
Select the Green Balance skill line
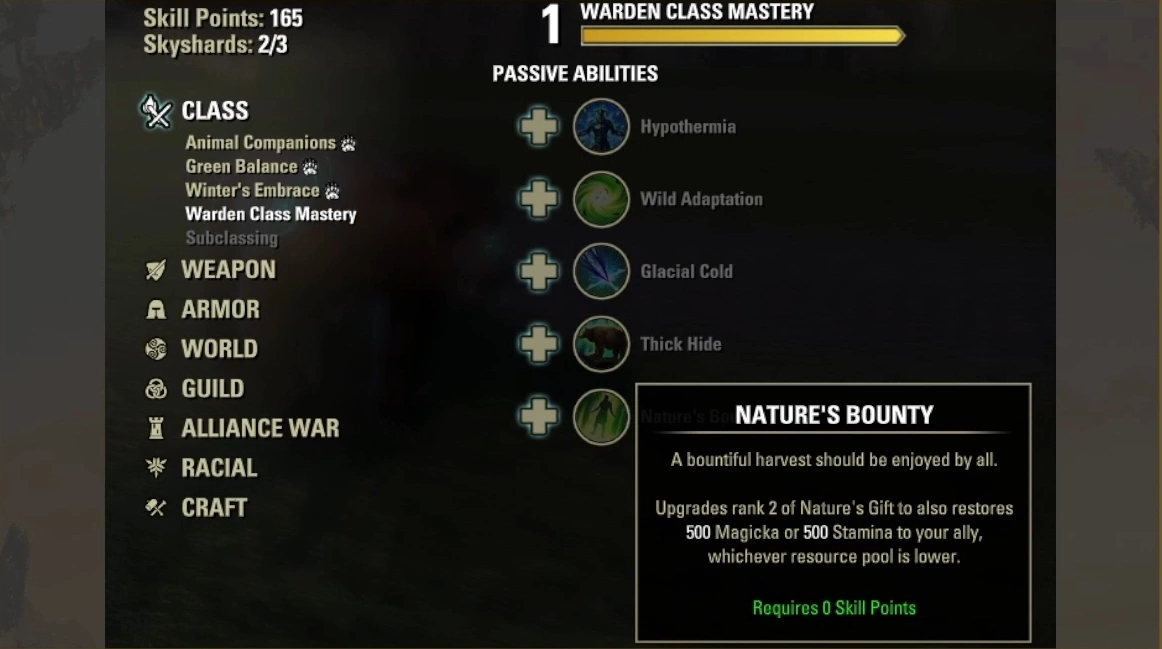(241, 167)
